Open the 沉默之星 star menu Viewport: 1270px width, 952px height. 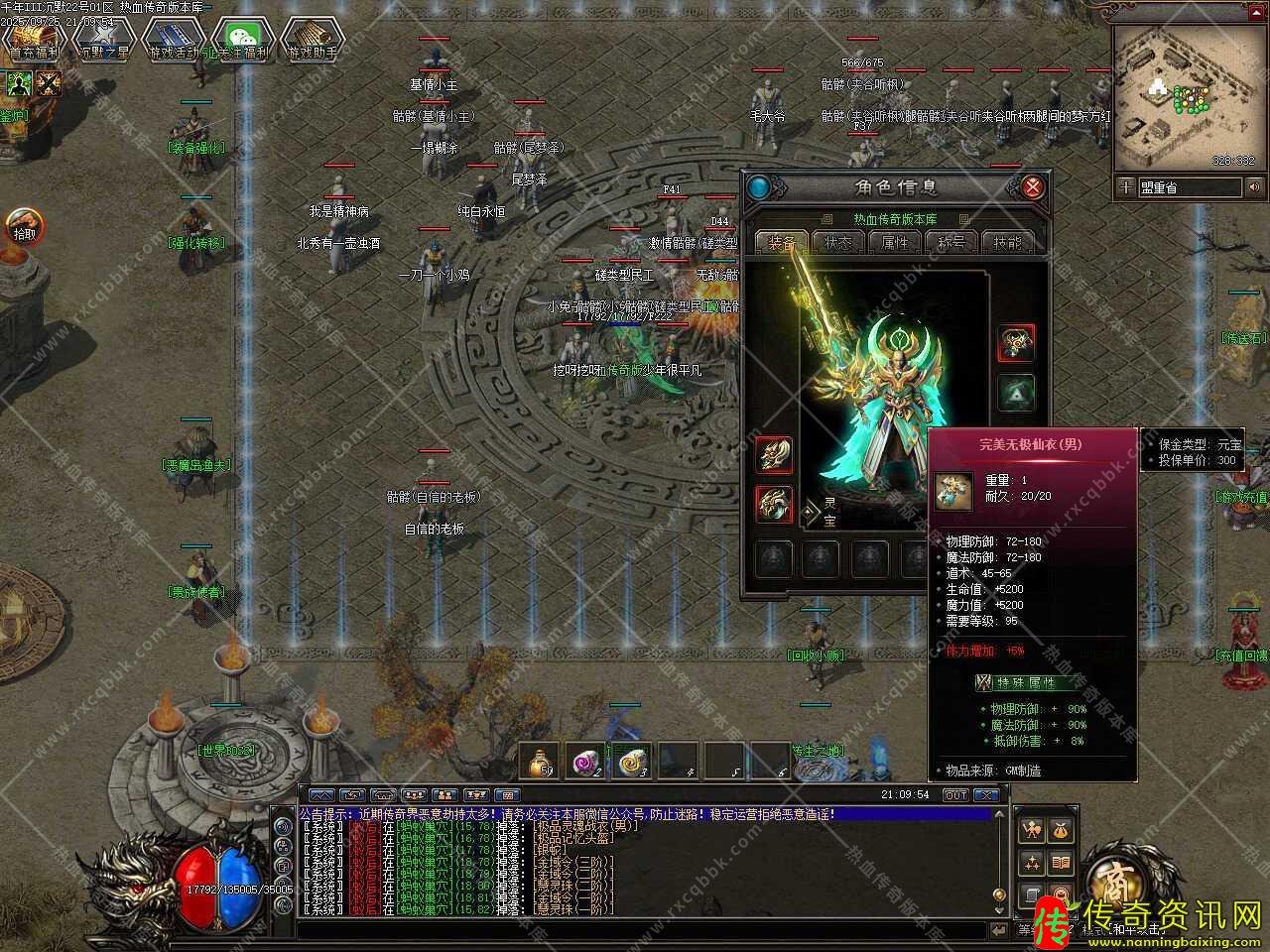pos(104,40)
